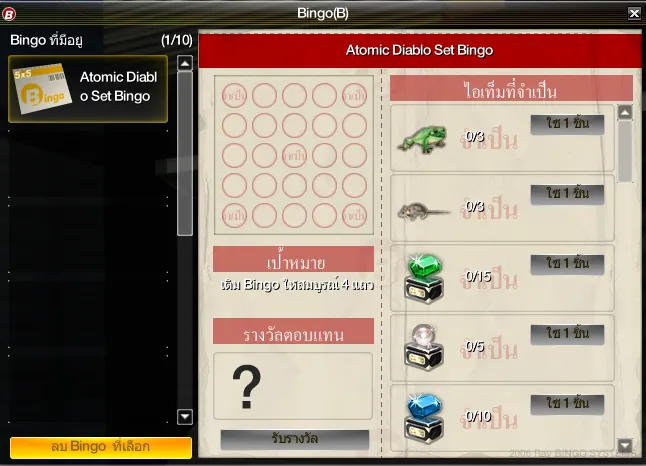The image size is (646, 466).
Task: Use one frog item for Bingo
Action: 567,124
